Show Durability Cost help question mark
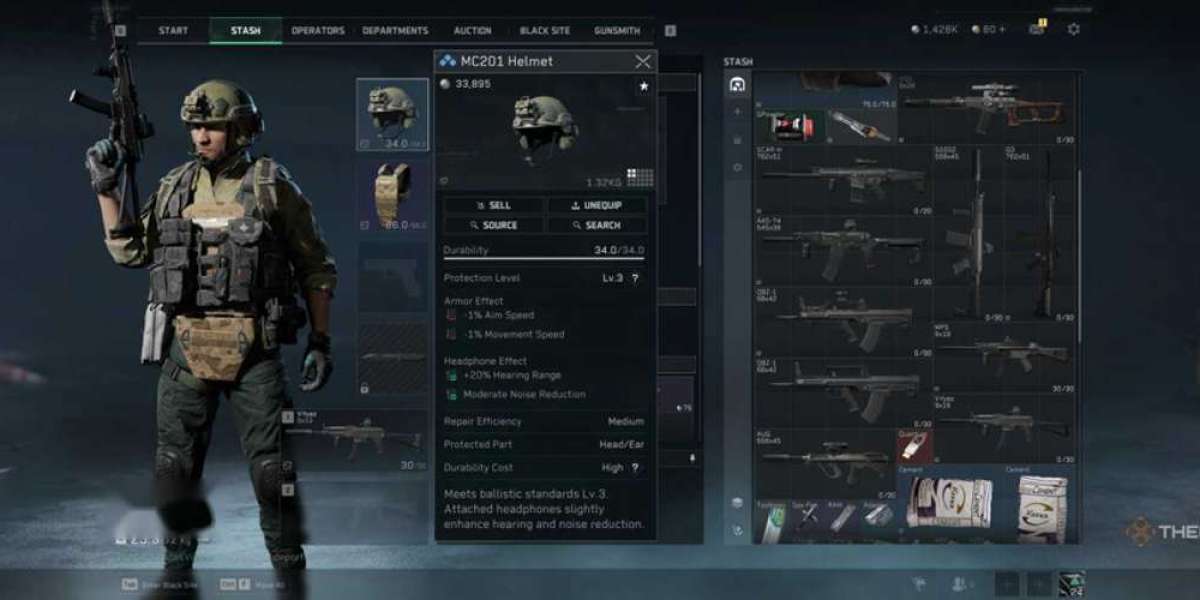This screenshot has width=1200, height=600. (x=634, y=467)
